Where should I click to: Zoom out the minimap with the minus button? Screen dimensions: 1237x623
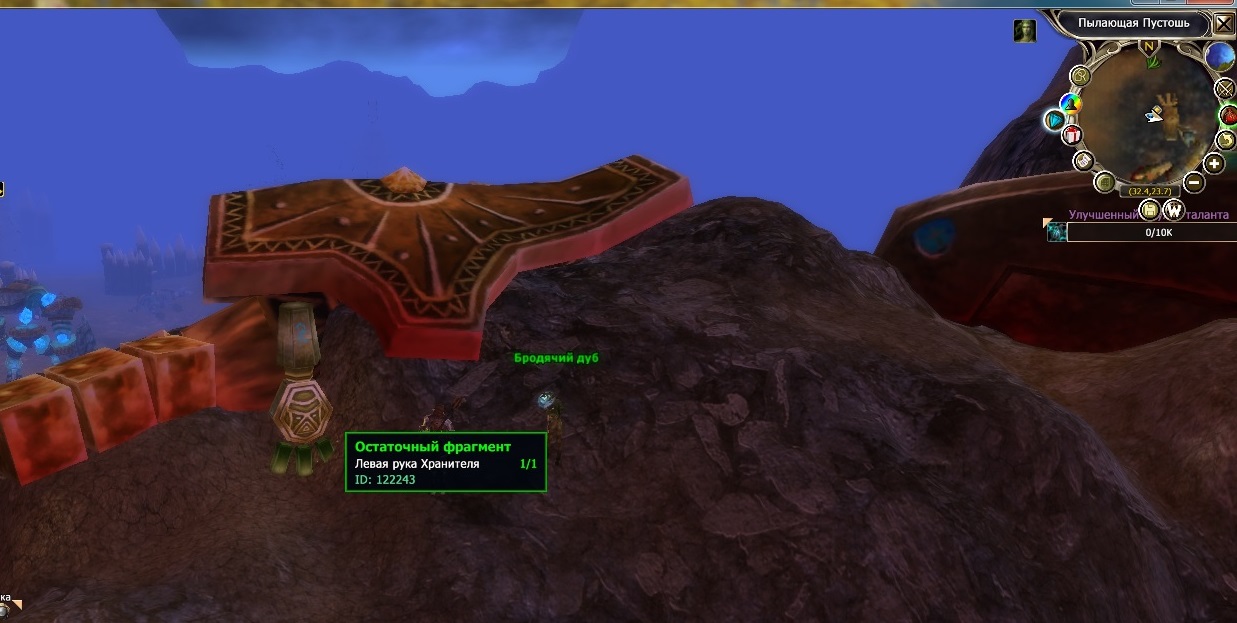click(1193, 182)
